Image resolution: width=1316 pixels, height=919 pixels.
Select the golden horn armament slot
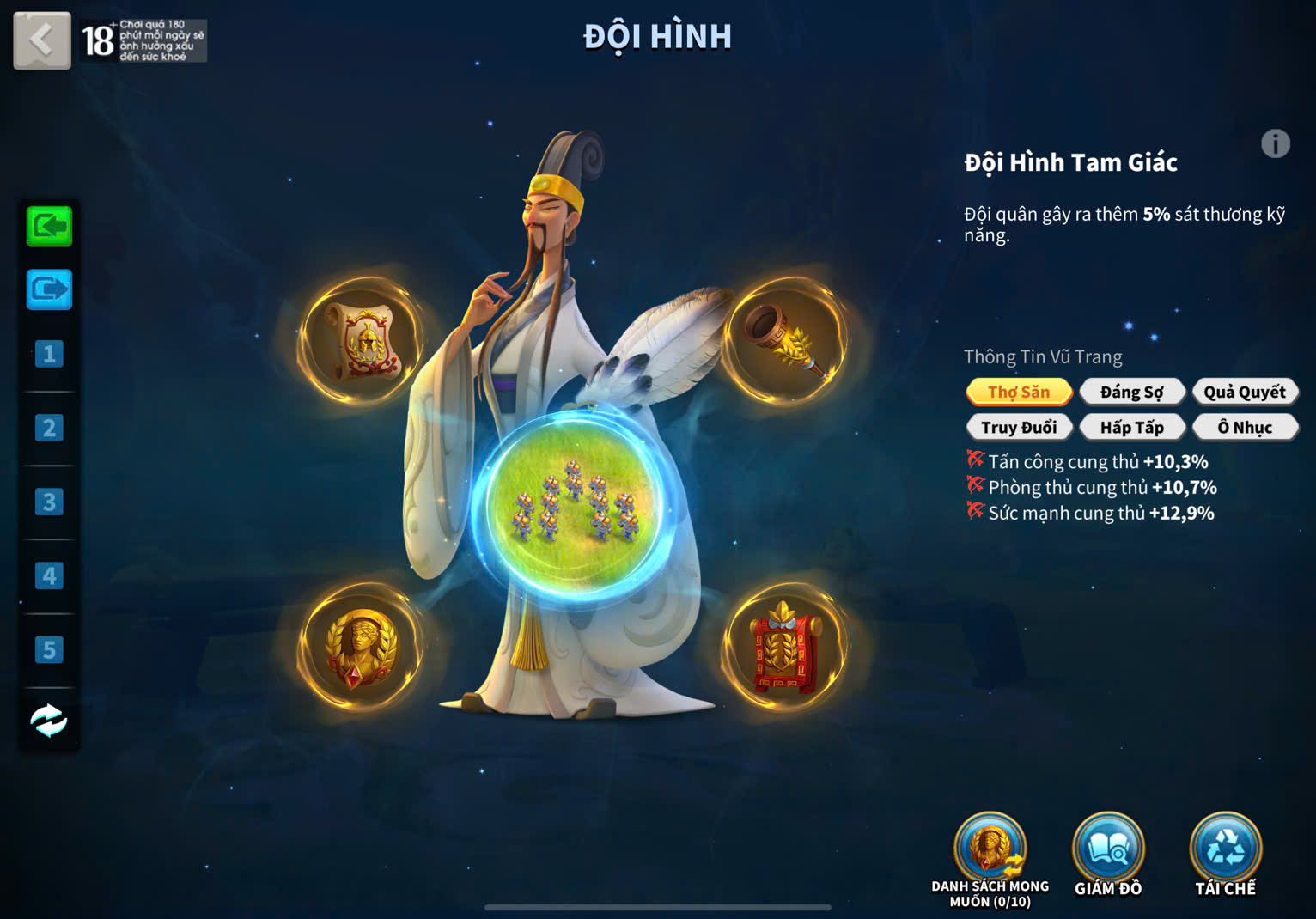[784, 341]
